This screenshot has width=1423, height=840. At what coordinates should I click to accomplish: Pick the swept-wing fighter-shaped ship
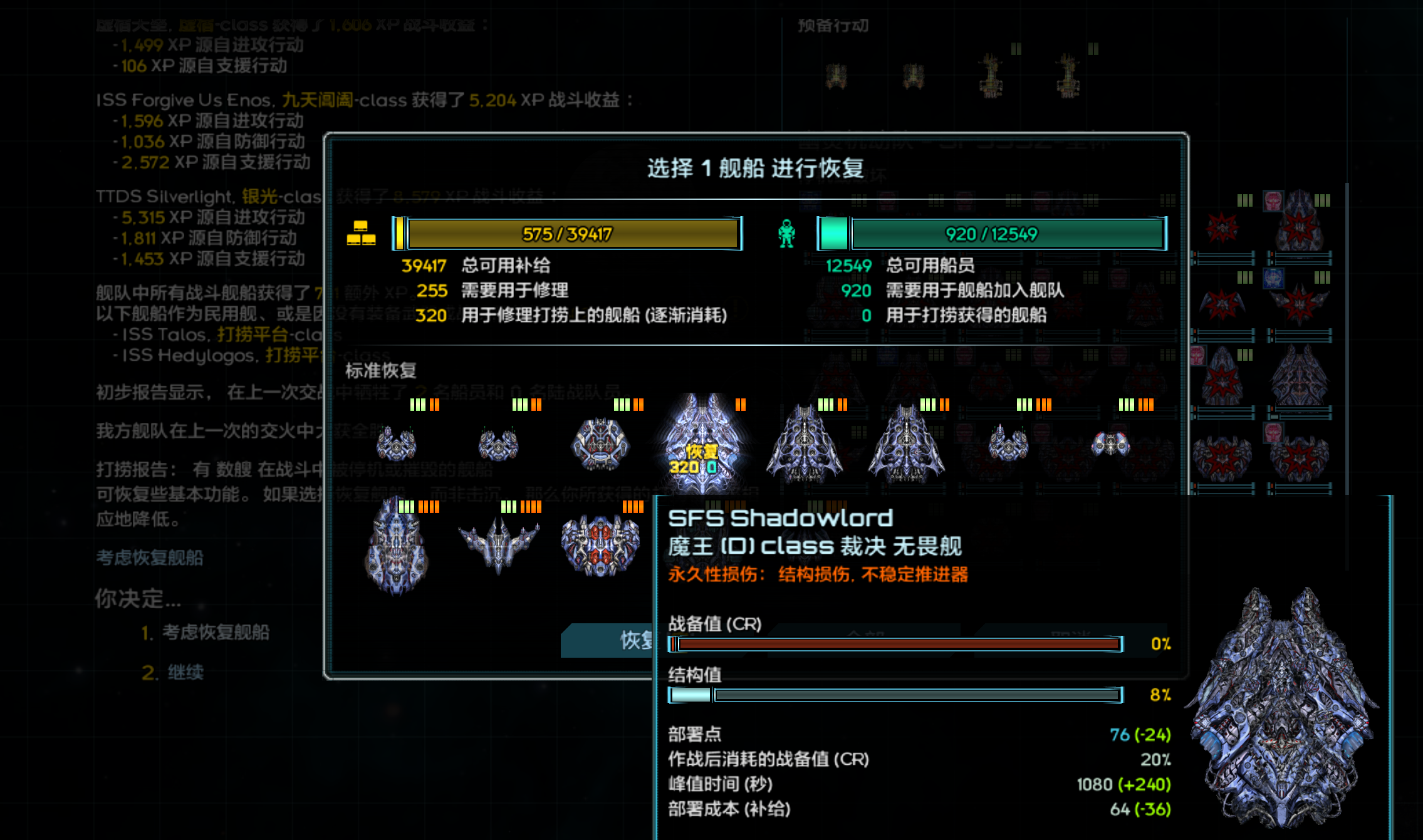coord(498,543)
